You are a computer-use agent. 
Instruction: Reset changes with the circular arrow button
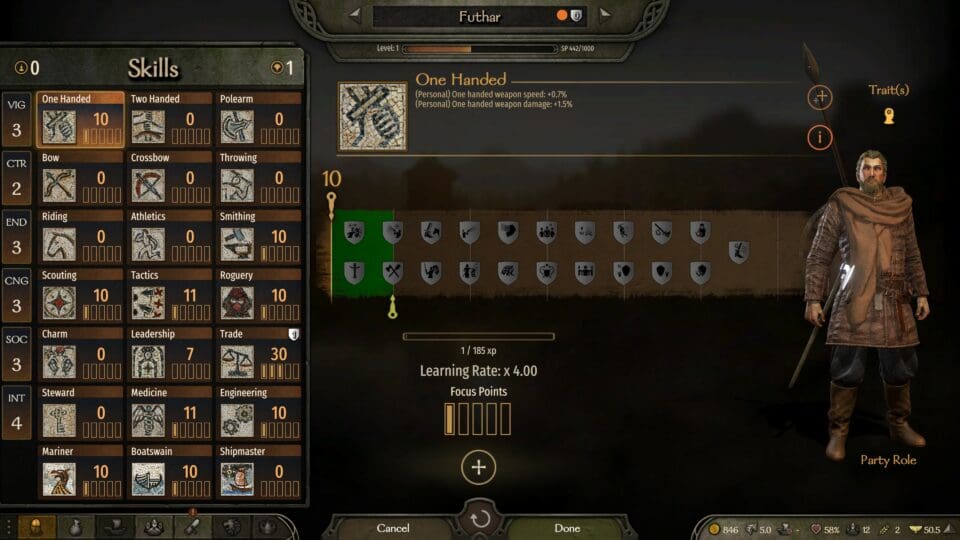[x=480, y=520]
